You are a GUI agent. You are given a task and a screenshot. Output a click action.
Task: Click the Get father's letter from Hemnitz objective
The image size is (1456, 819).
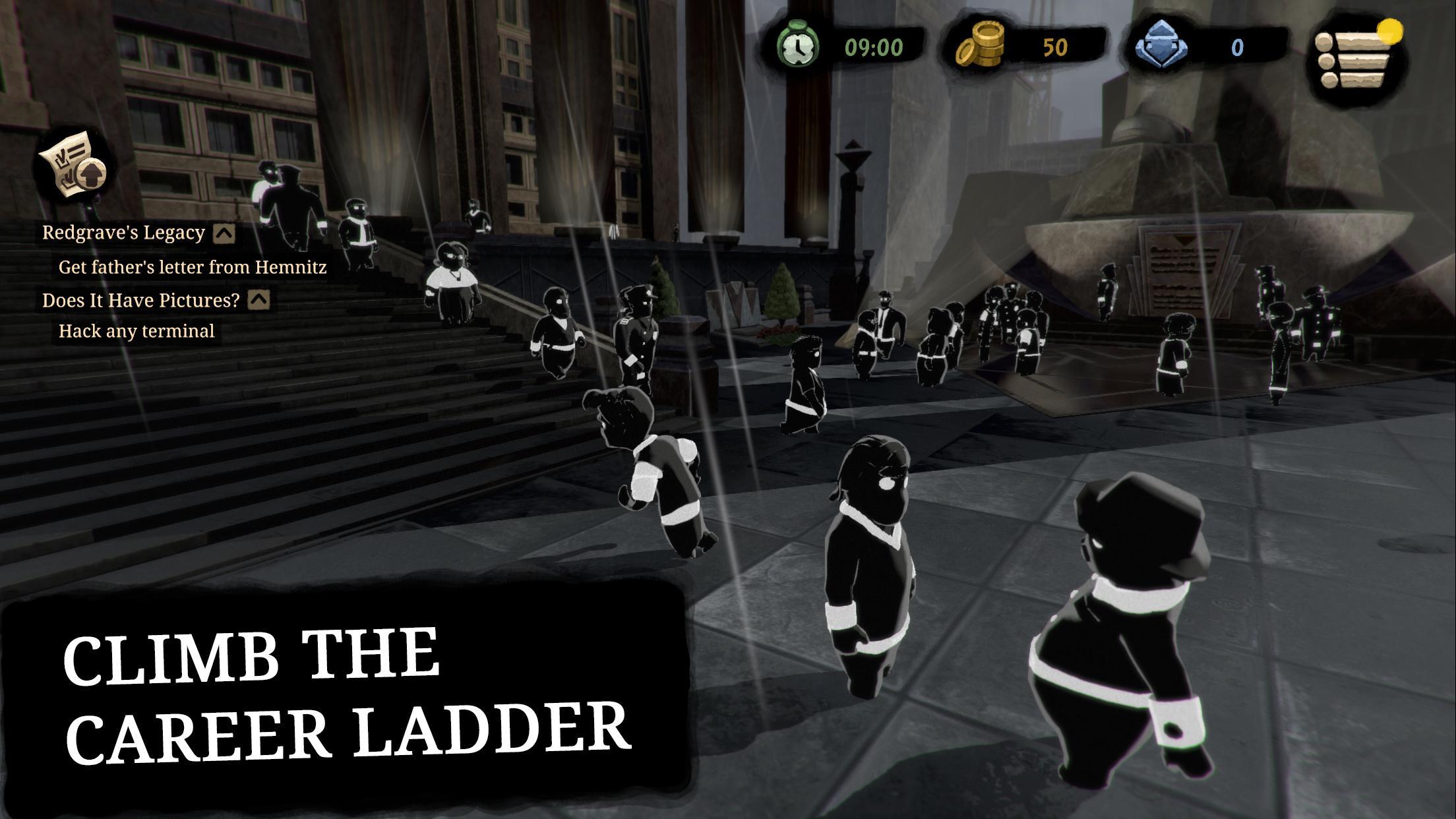(x=193, y=266)
